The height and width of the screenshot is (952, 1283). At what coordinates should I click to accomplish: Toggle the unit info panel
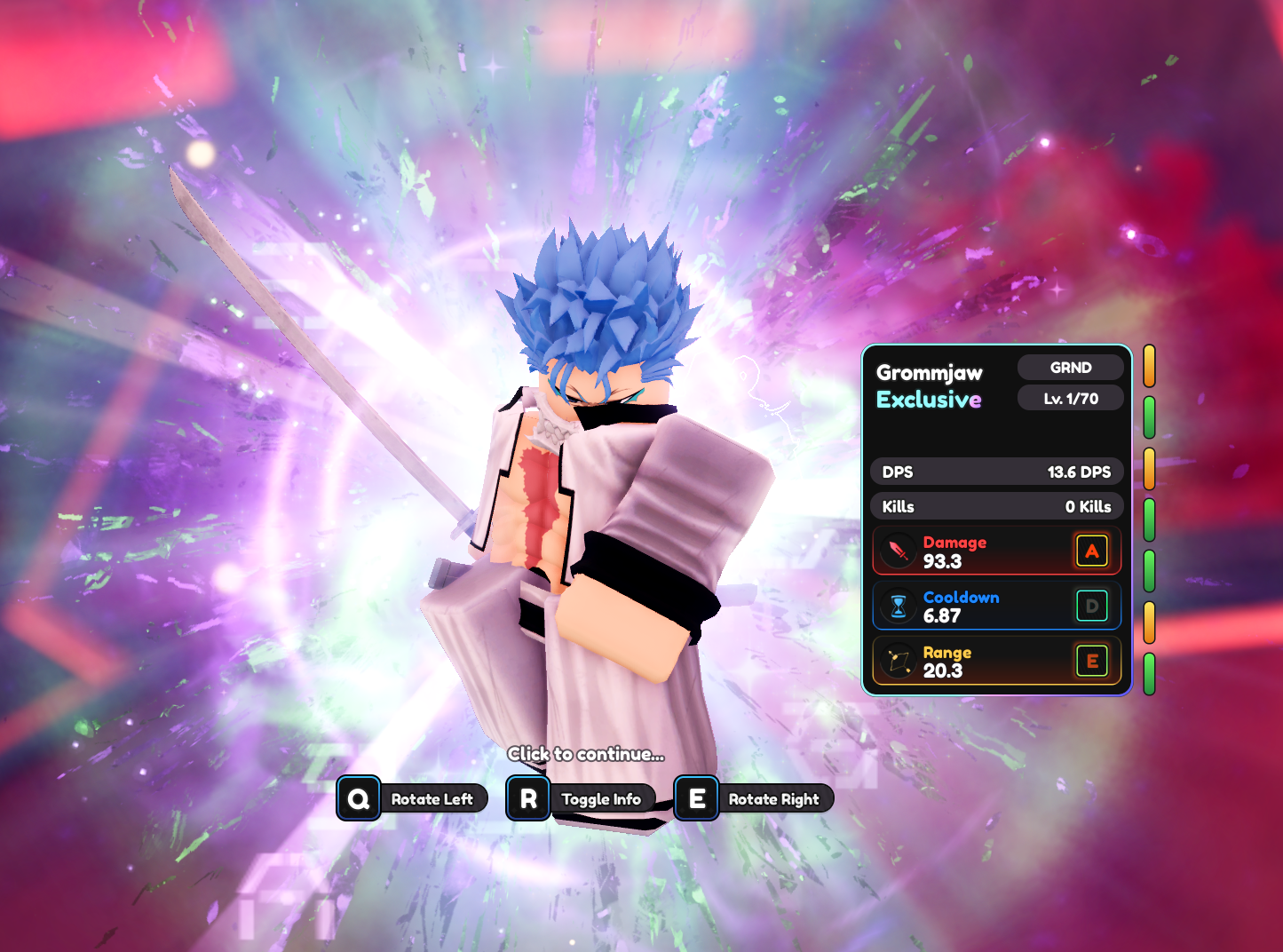pos(582,798)
